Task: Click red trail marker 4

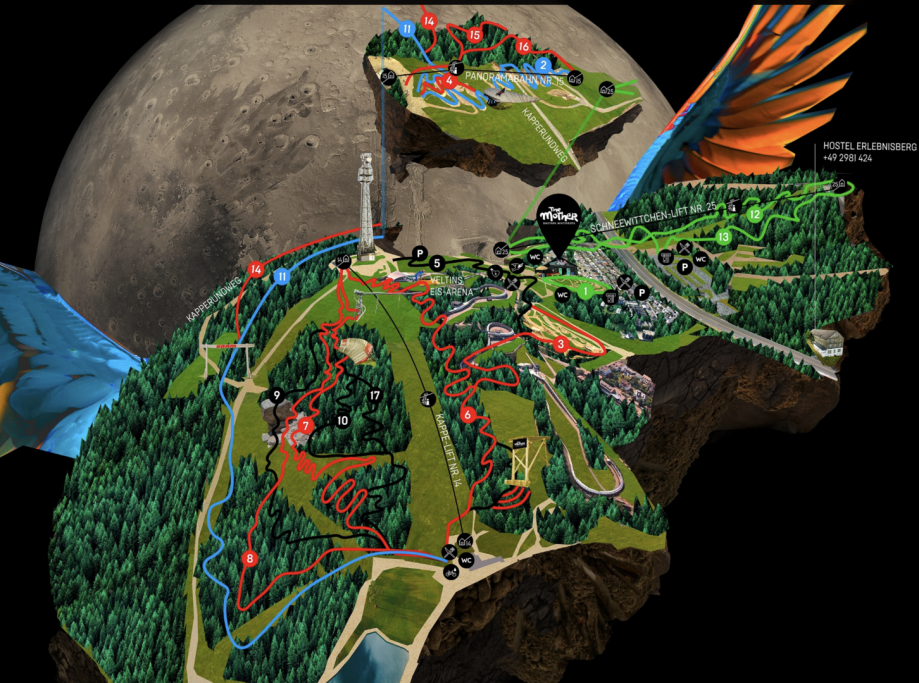Action: 452,80
